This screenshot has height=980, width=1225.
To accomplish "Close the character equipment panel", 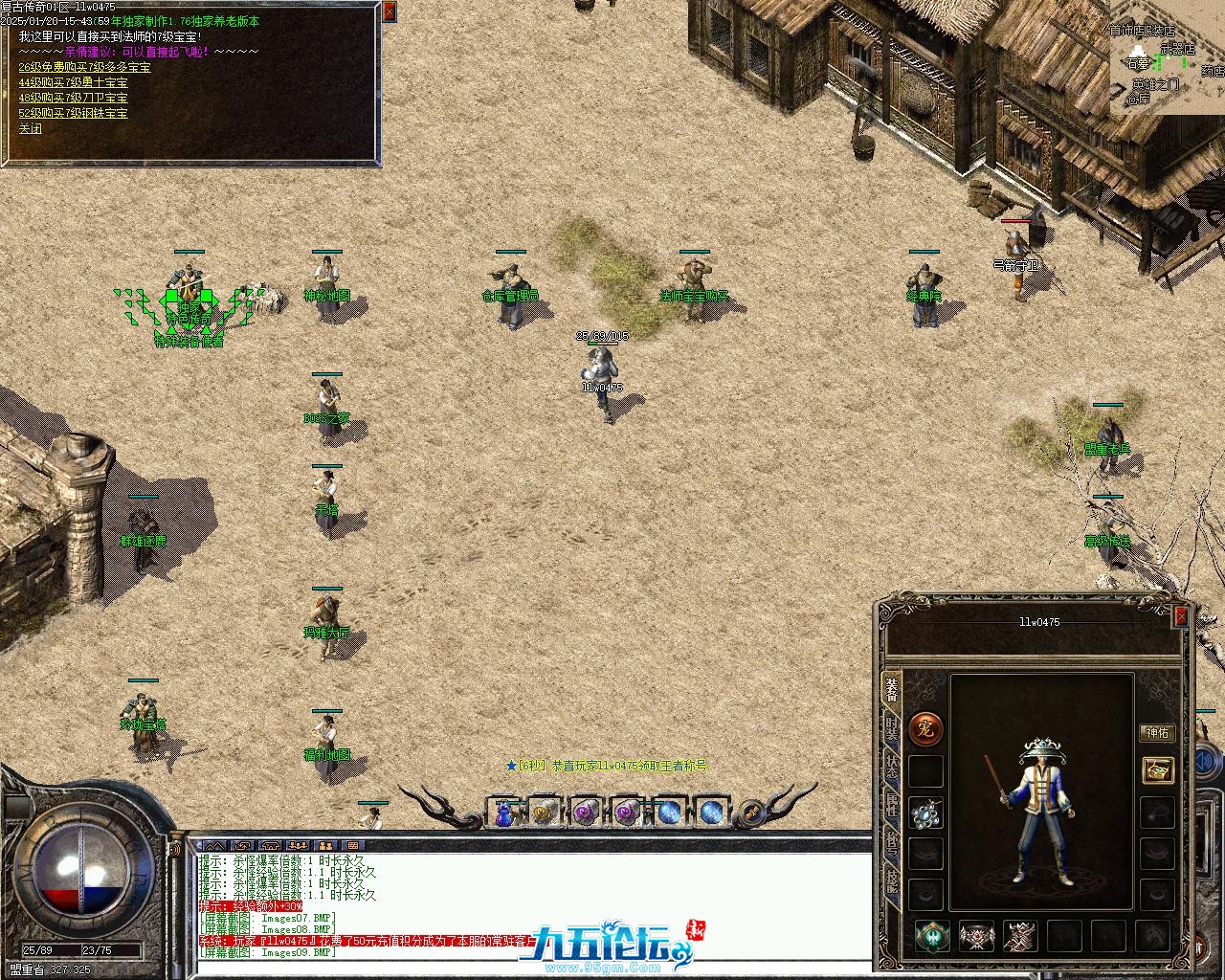I will 1181,617.
